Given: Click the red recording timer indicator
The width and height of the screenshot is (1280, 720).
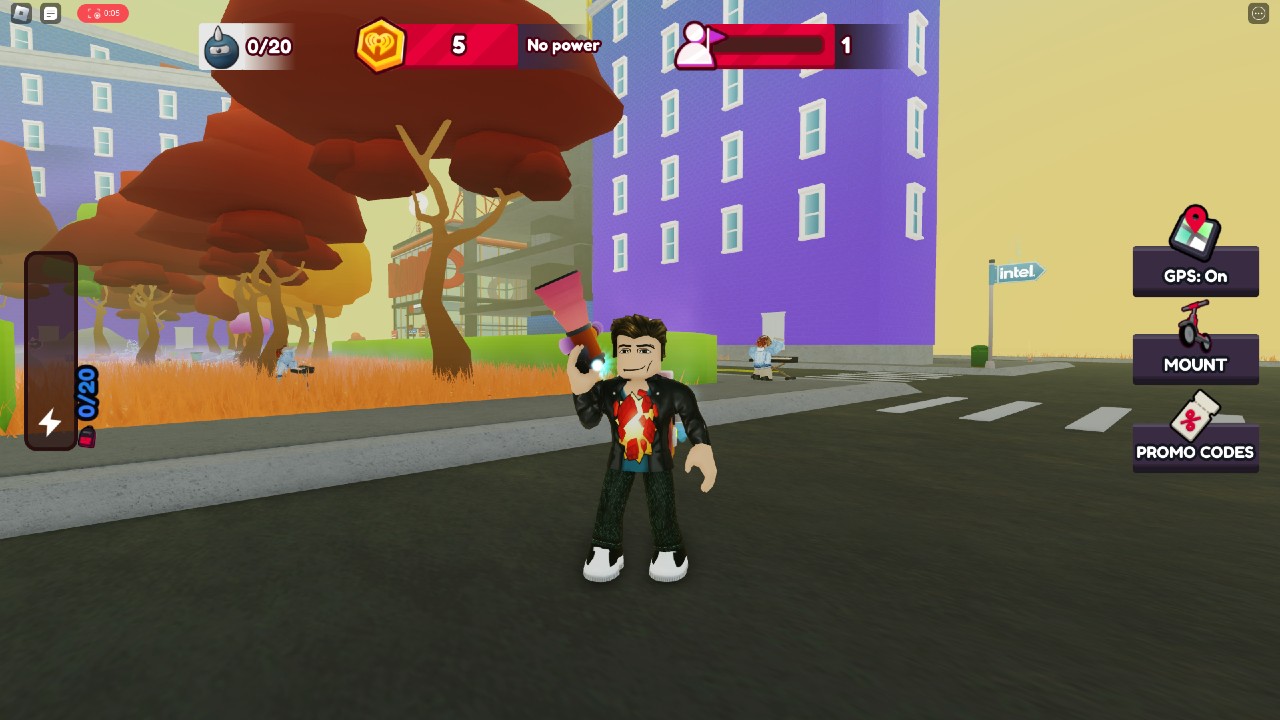Looking at the screenshot, I should pyautogui.click(x=103, y=13).
